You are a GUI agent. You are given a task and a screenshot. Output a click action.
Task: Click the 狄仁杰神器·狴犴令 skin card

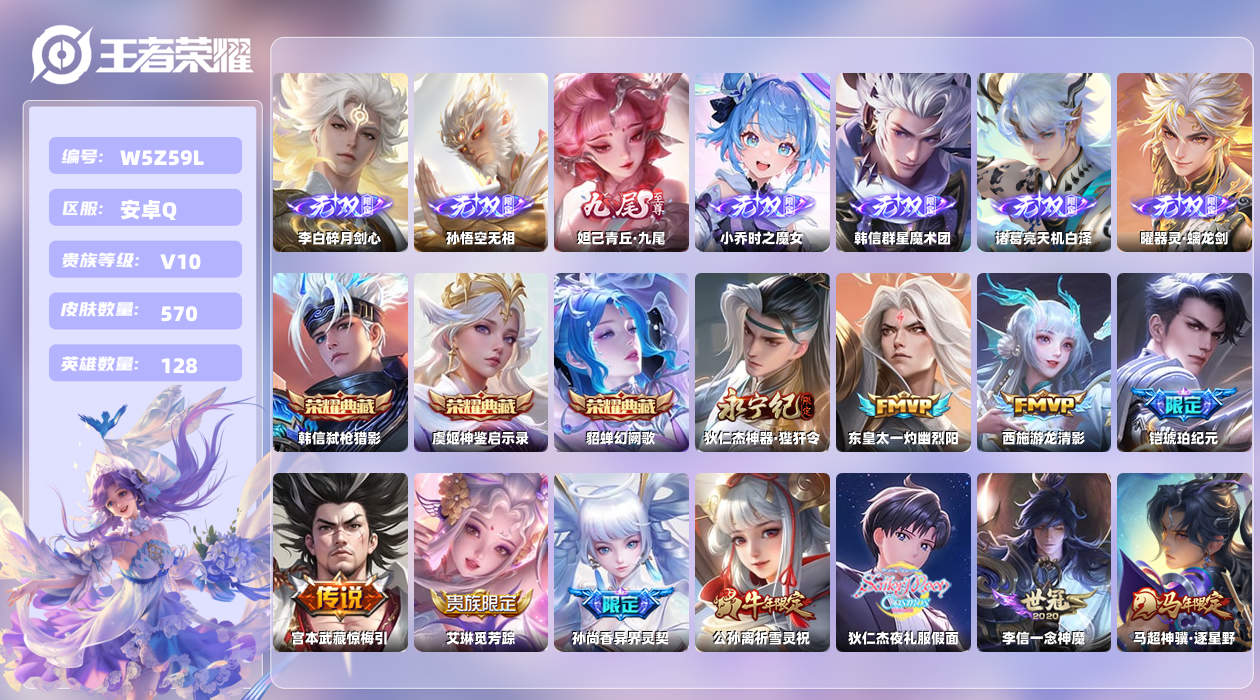(762, 362)
